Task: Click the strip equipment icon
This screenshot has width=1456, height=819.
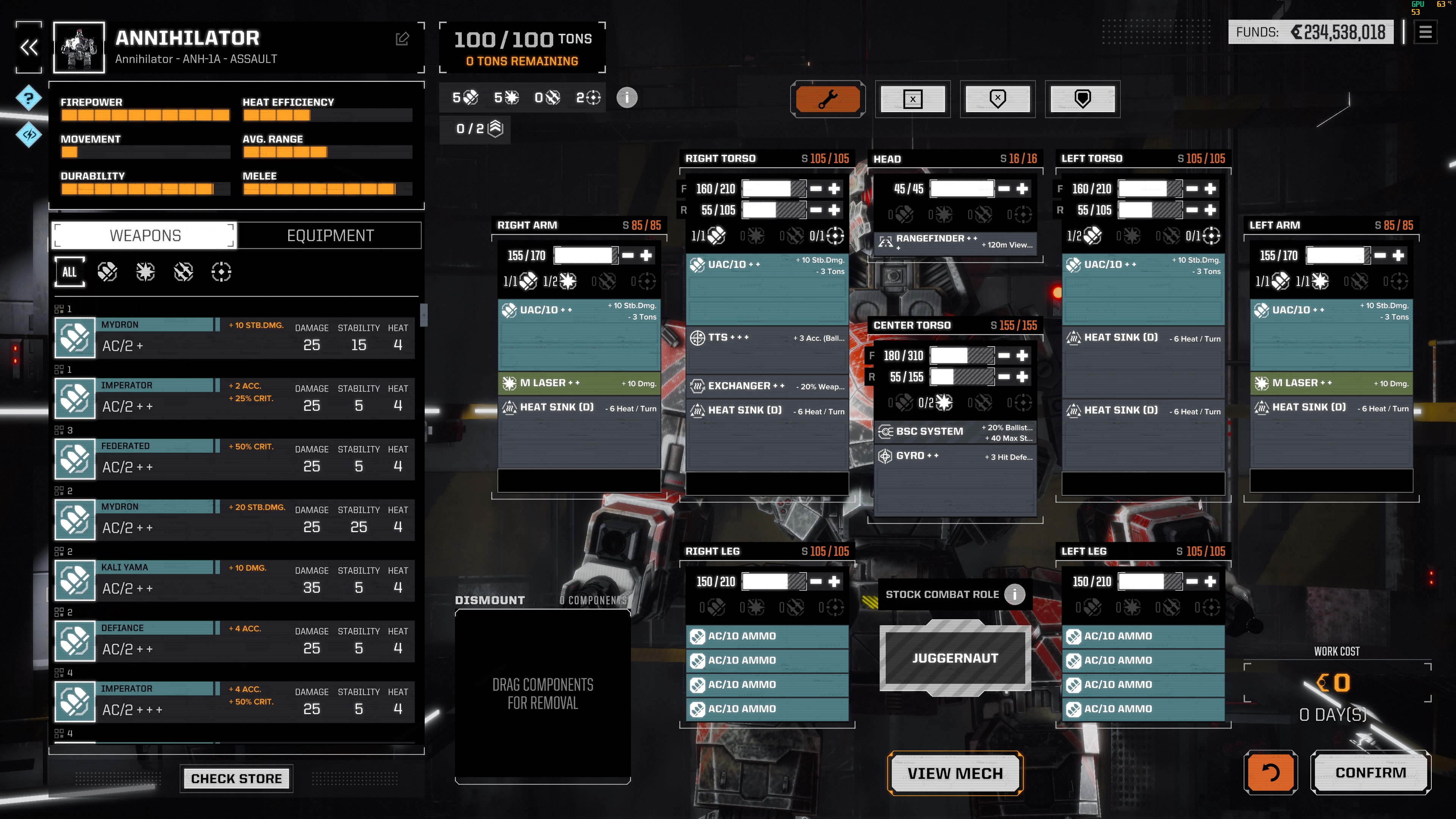Action: [x=912, y=99]
